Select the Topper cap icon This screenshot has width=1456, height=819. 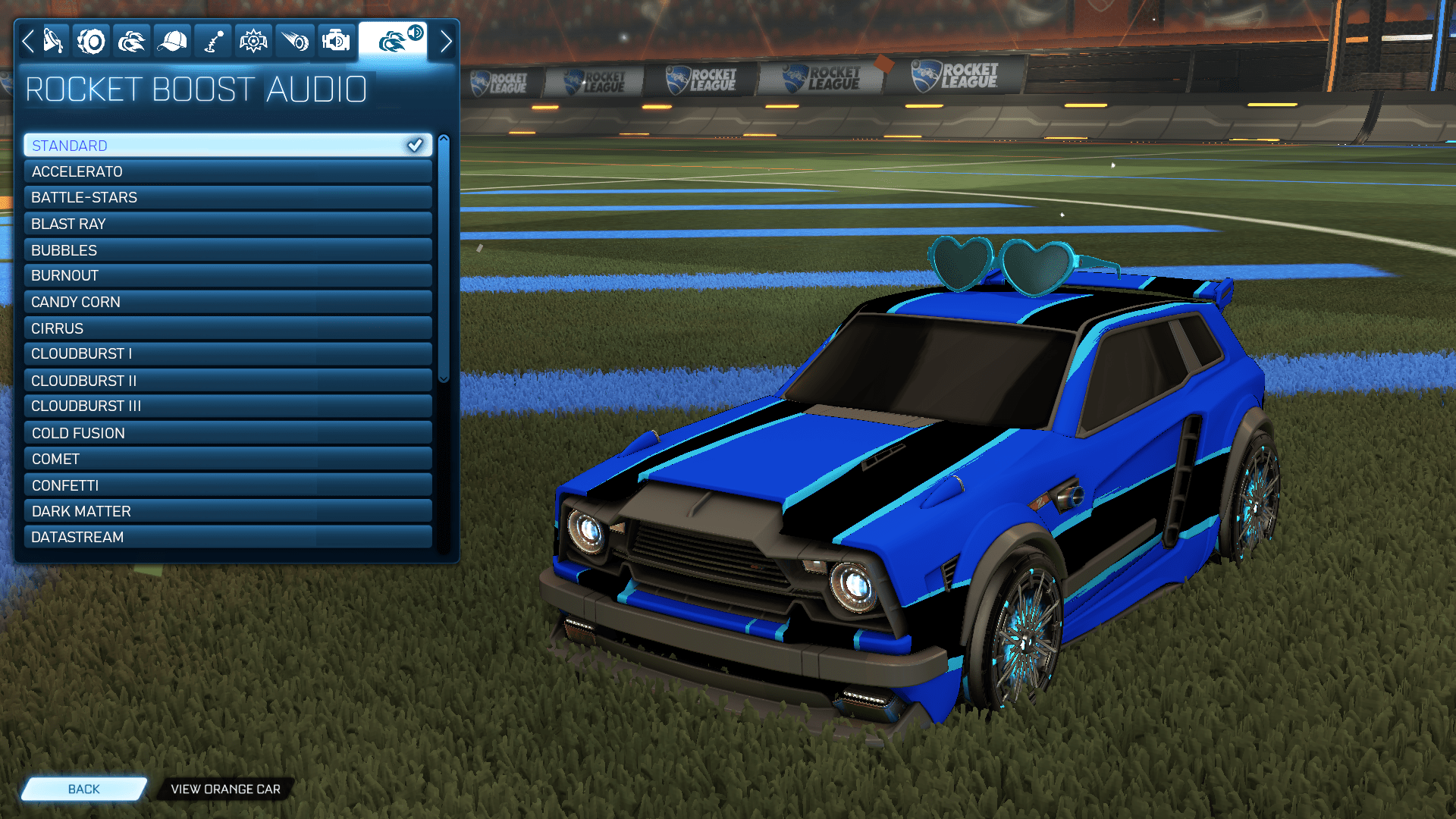[x=172, y=41]
